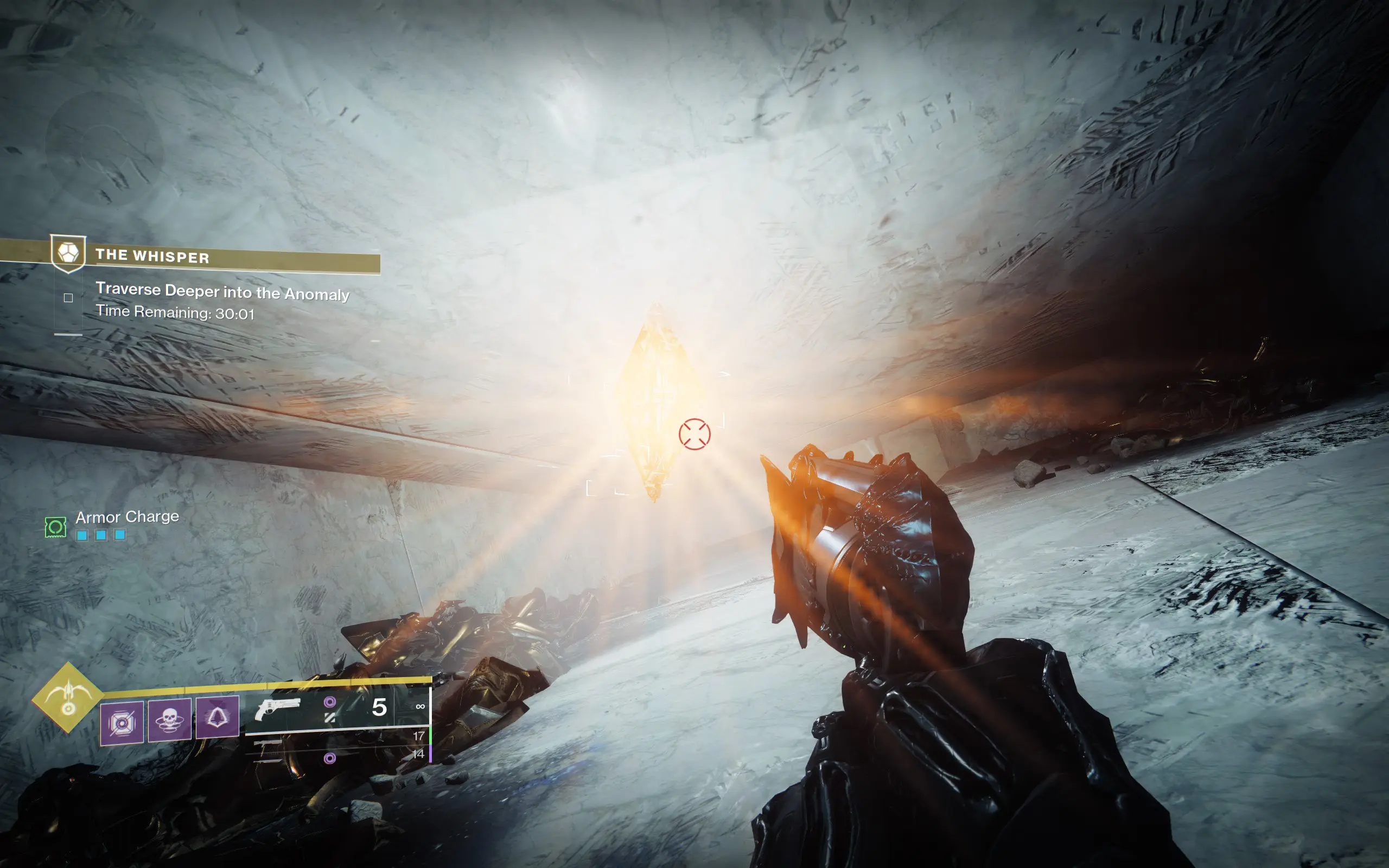Click the green Armor Charge icon

pos(56,527)
